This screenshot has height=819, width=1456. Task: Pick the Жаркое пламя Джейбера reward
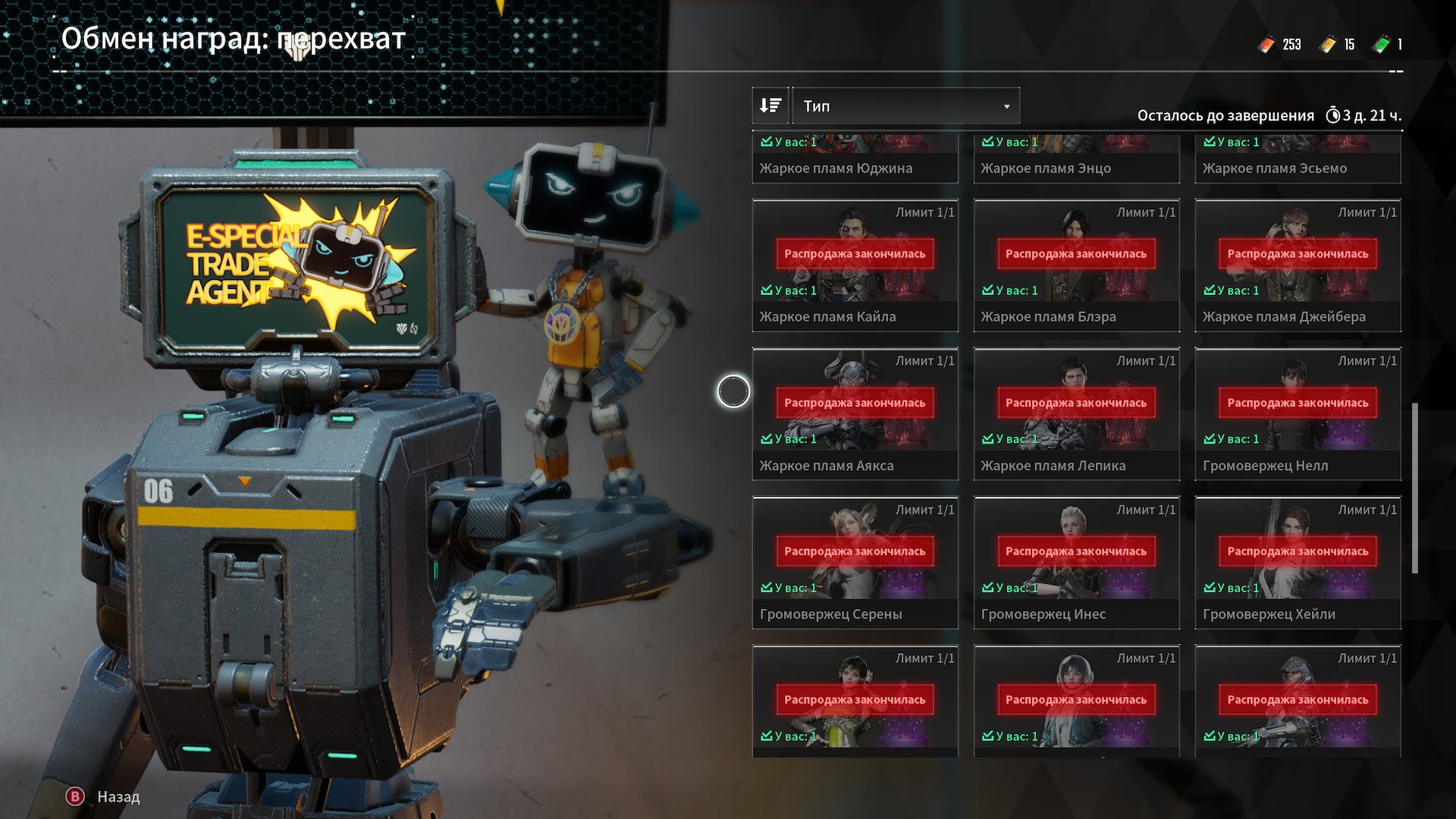1298,265
